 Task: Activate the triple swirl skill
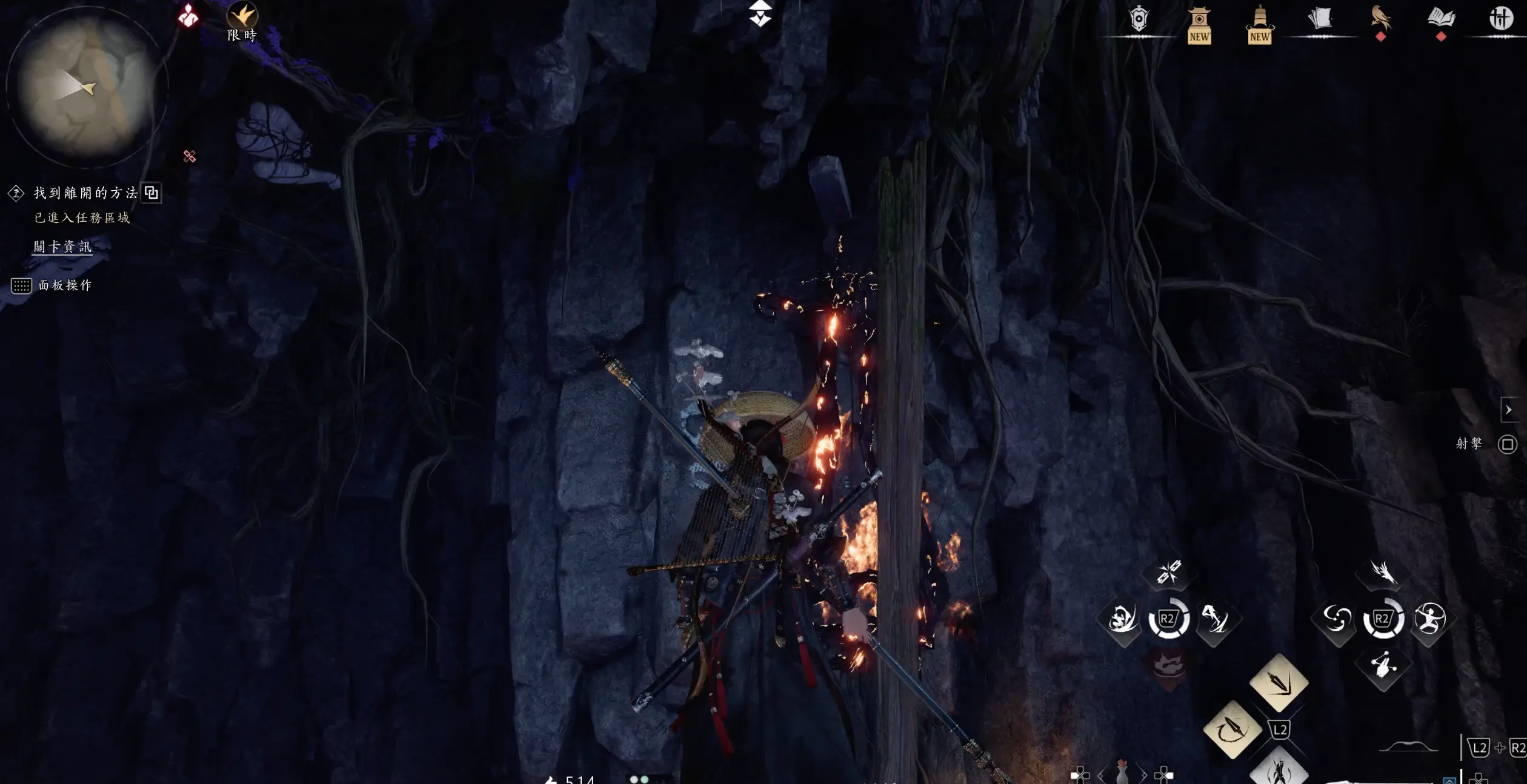[x=1336, y=619]
